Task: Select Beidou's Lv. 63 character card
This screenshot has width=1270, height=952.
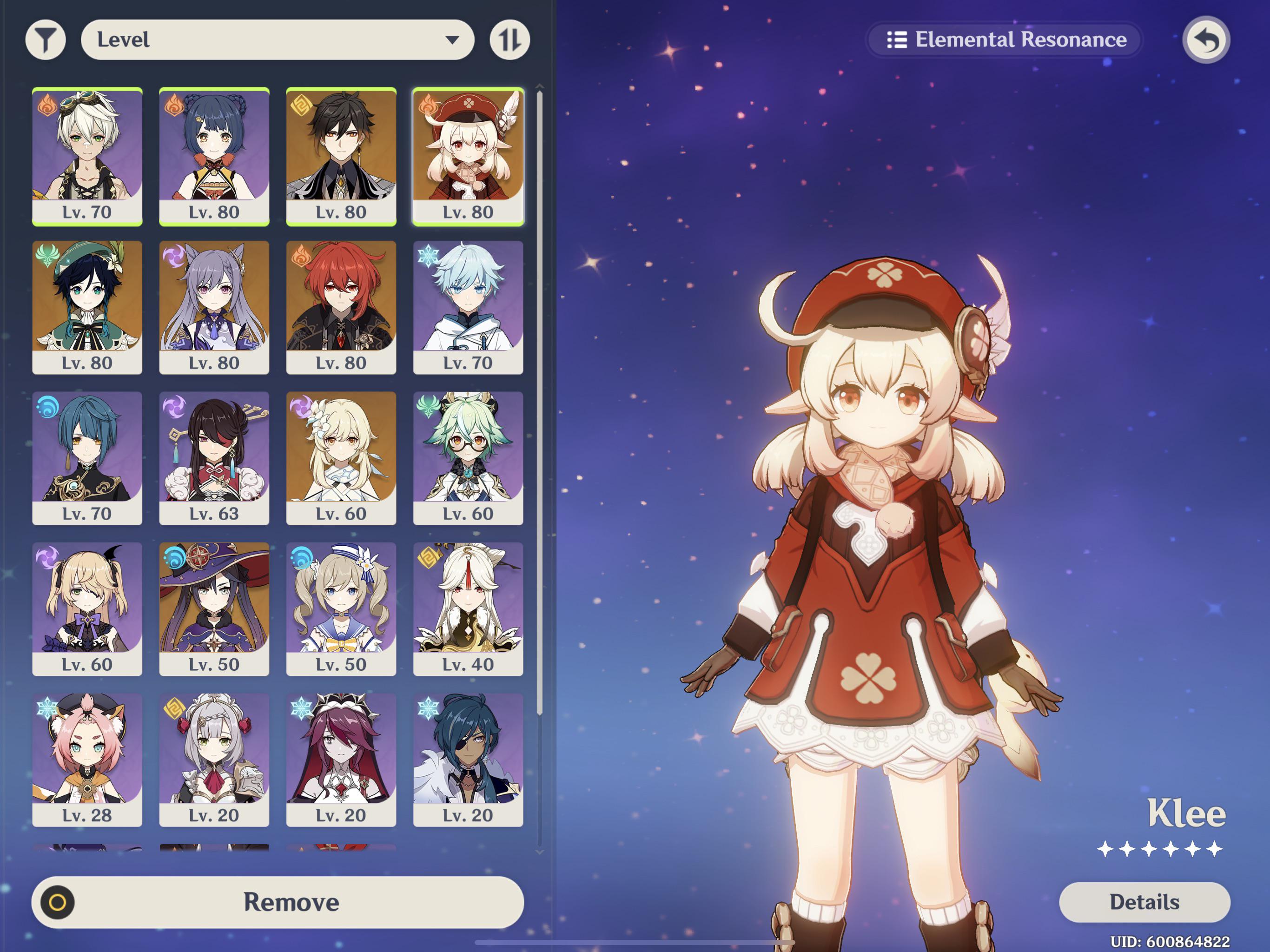Action: [214, 458]
